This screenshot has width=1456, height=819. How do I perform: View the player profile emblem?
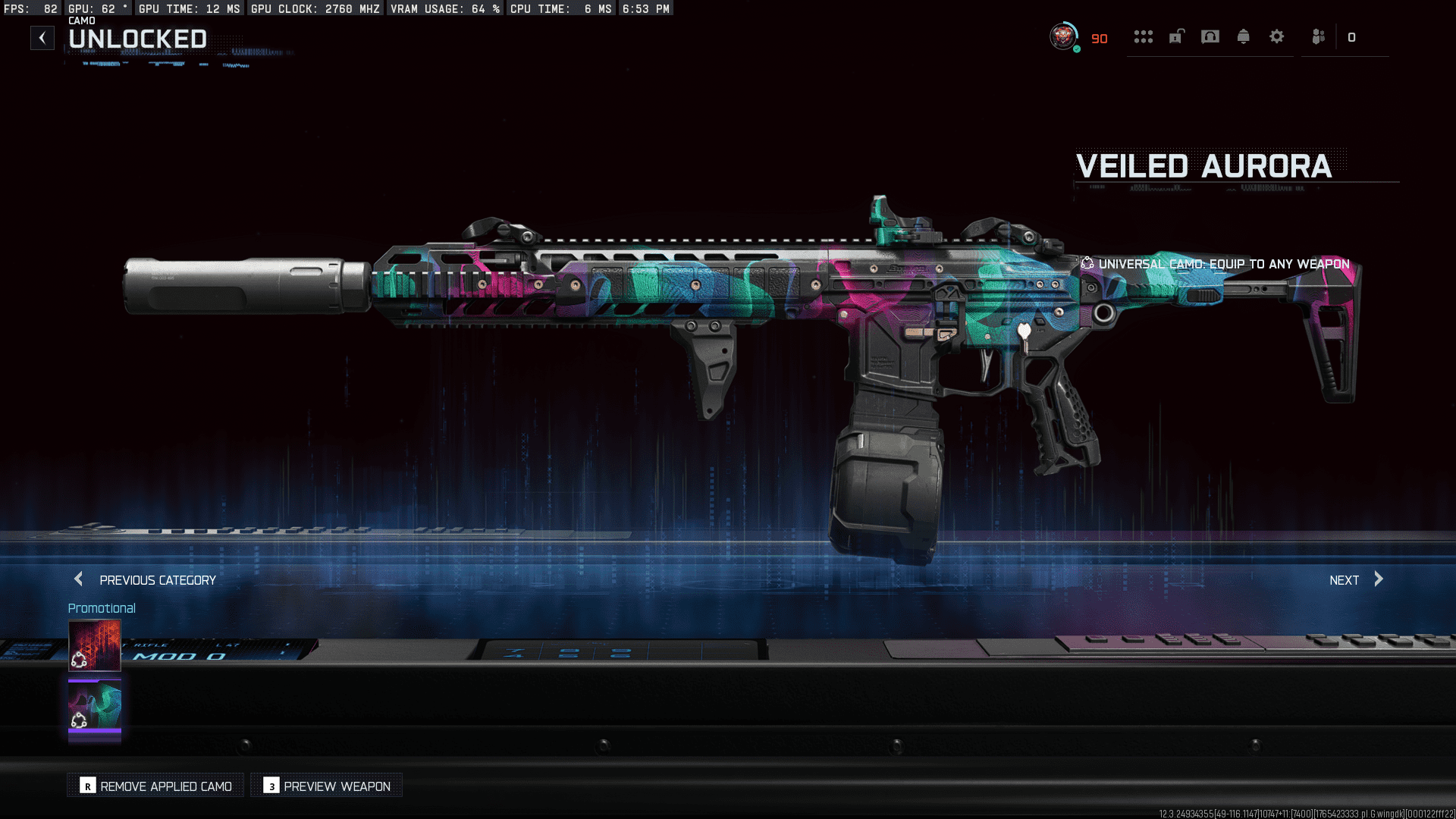[x=1063, y=36]
